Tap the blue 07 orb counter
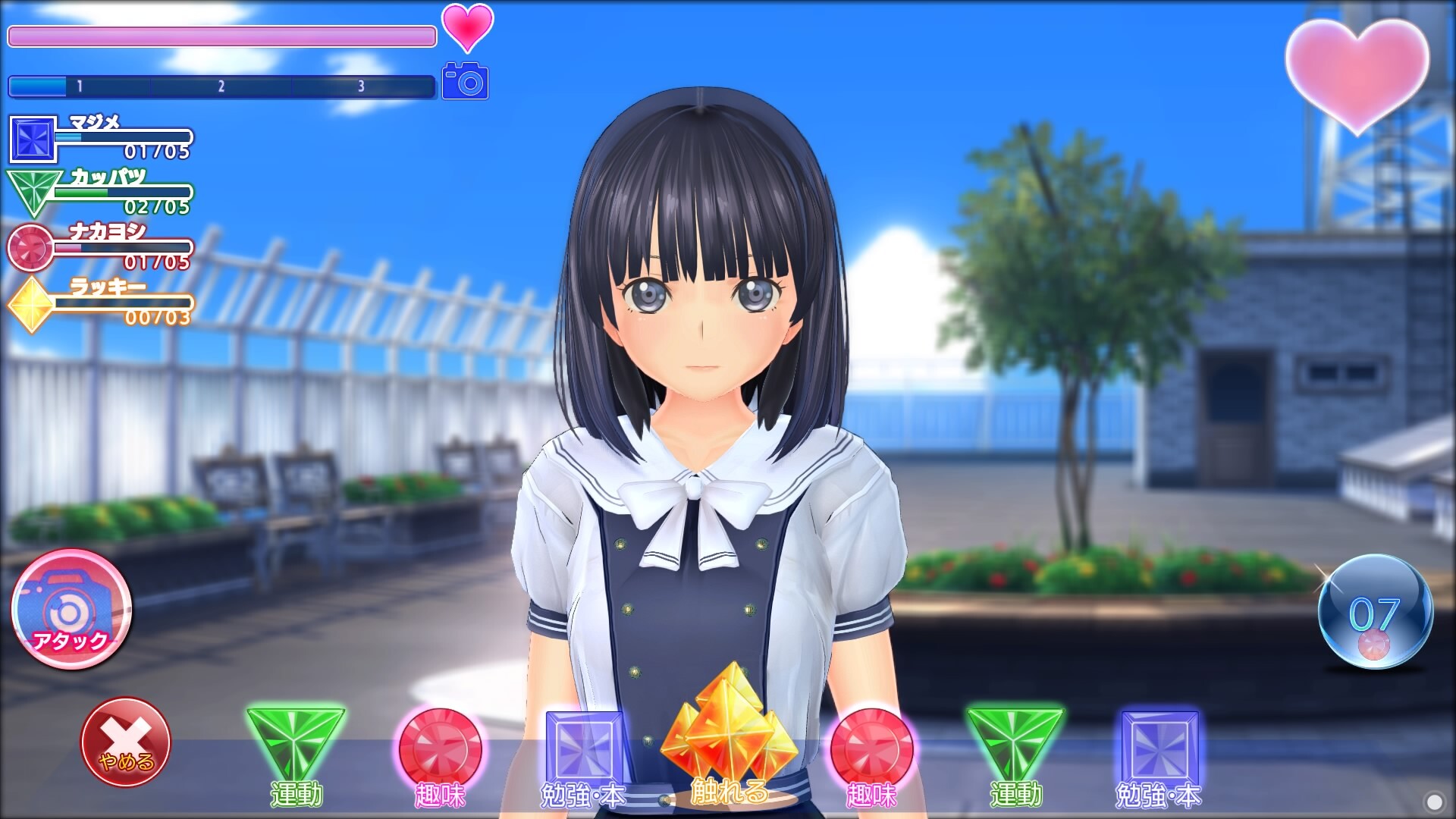This screenshot has height=819, width=1456. 1375,613
